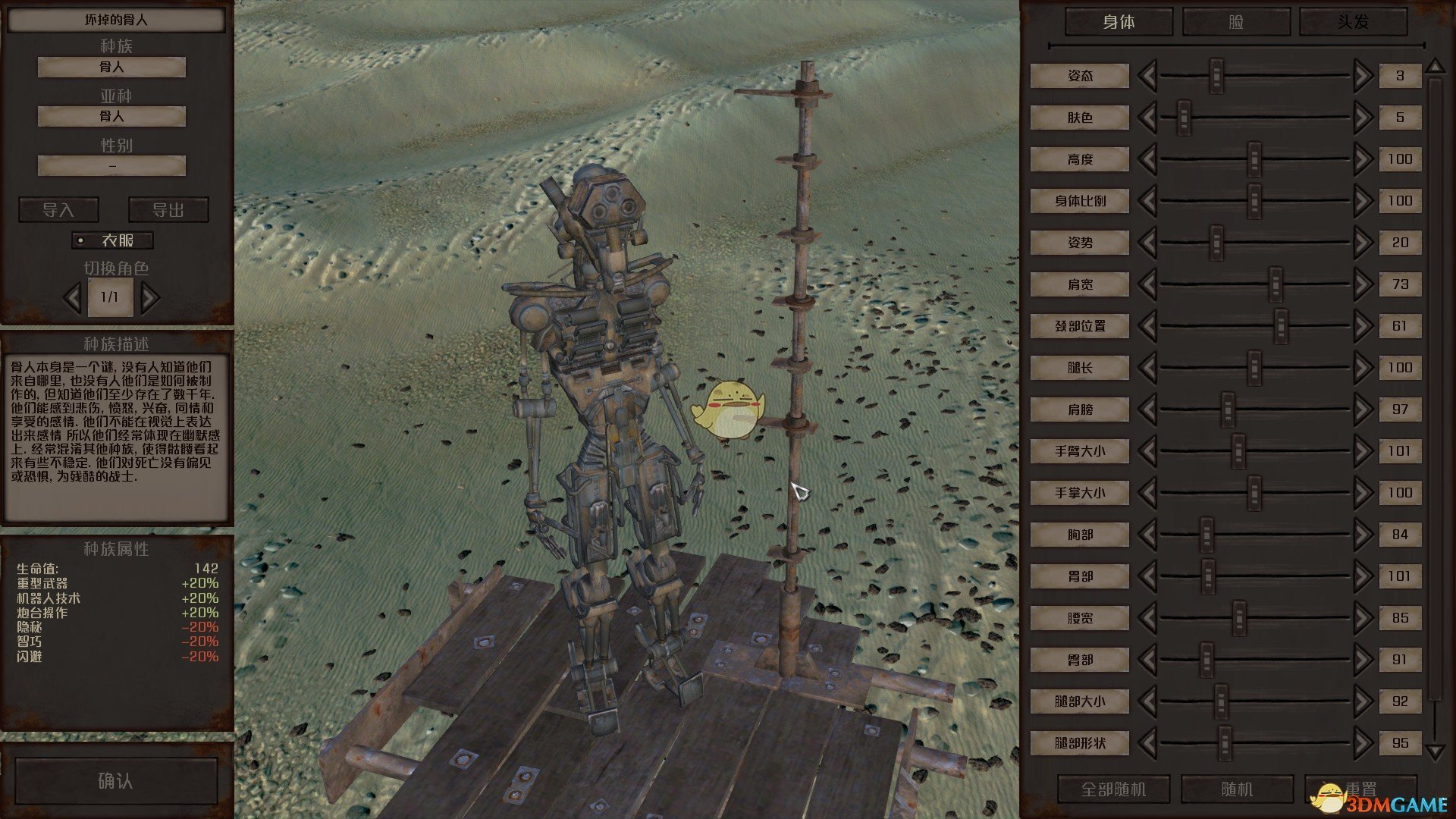This screenshot has width=1456, height=819.
Task: Click the 导出 export button
Action: (168, 210)
